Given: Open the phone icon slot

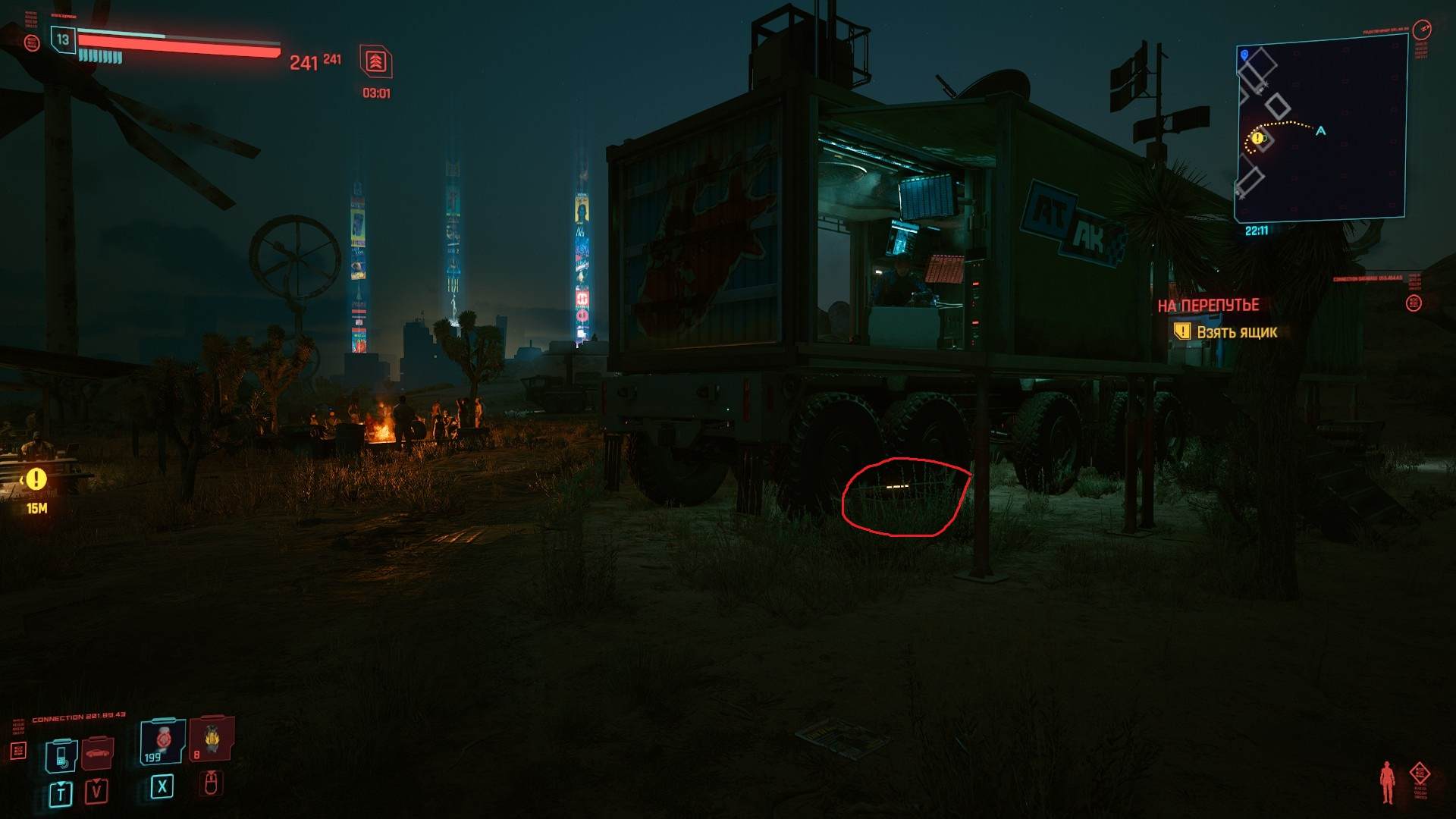Looking at the screenshot, I should [61, 755].
